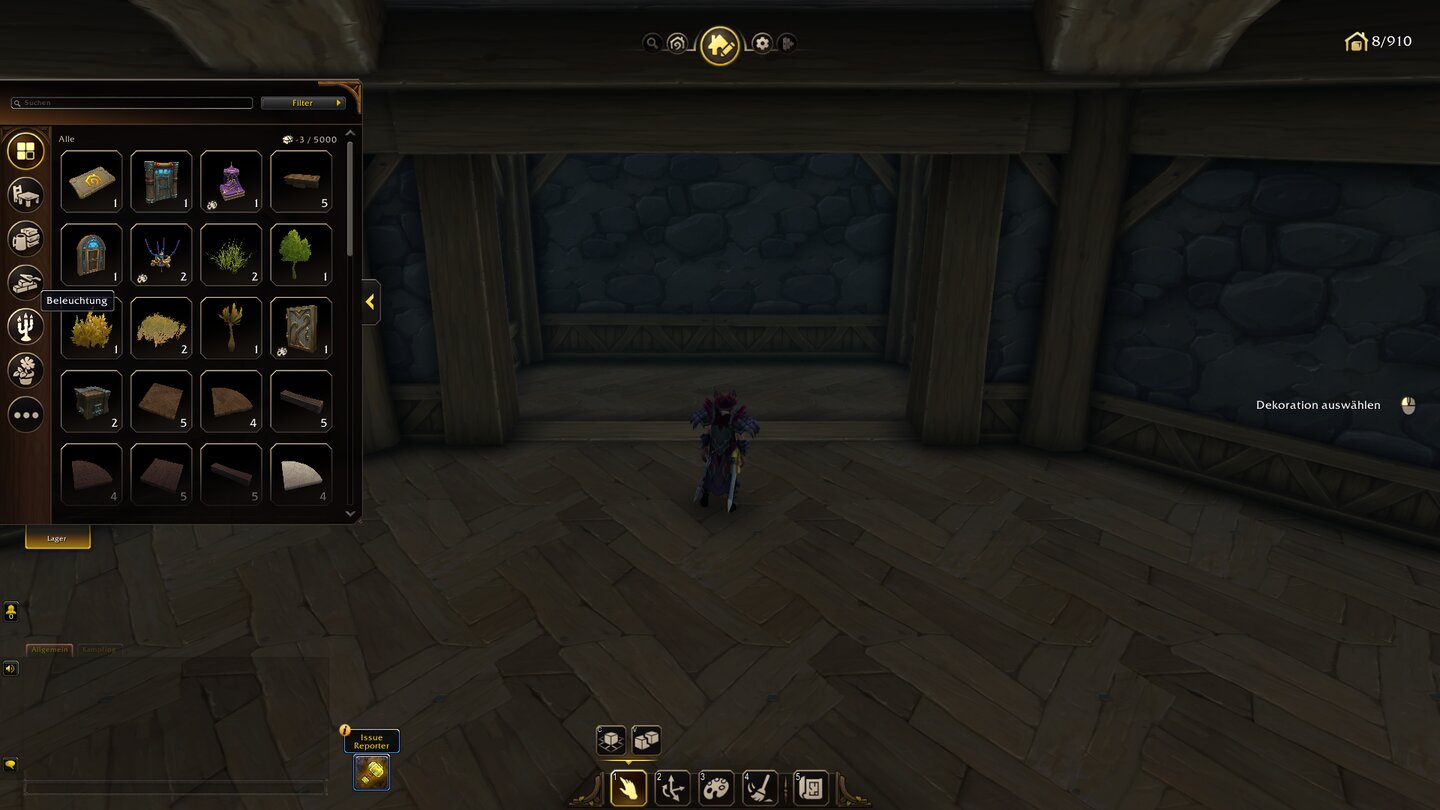Screen dimensions: 1440x810
Task: Expand the more categories ellipsis
Action: (x=25, y=414)
